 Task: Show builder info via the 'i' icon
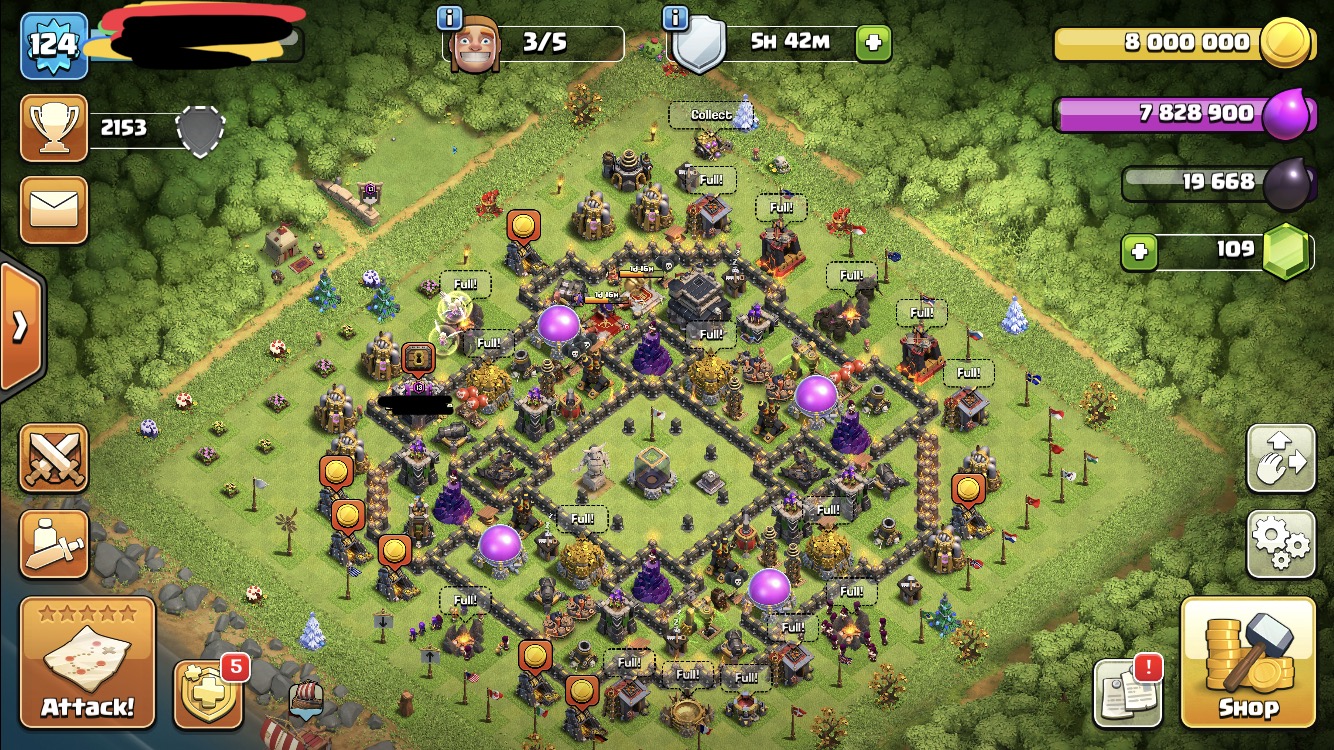pos(450,17)
